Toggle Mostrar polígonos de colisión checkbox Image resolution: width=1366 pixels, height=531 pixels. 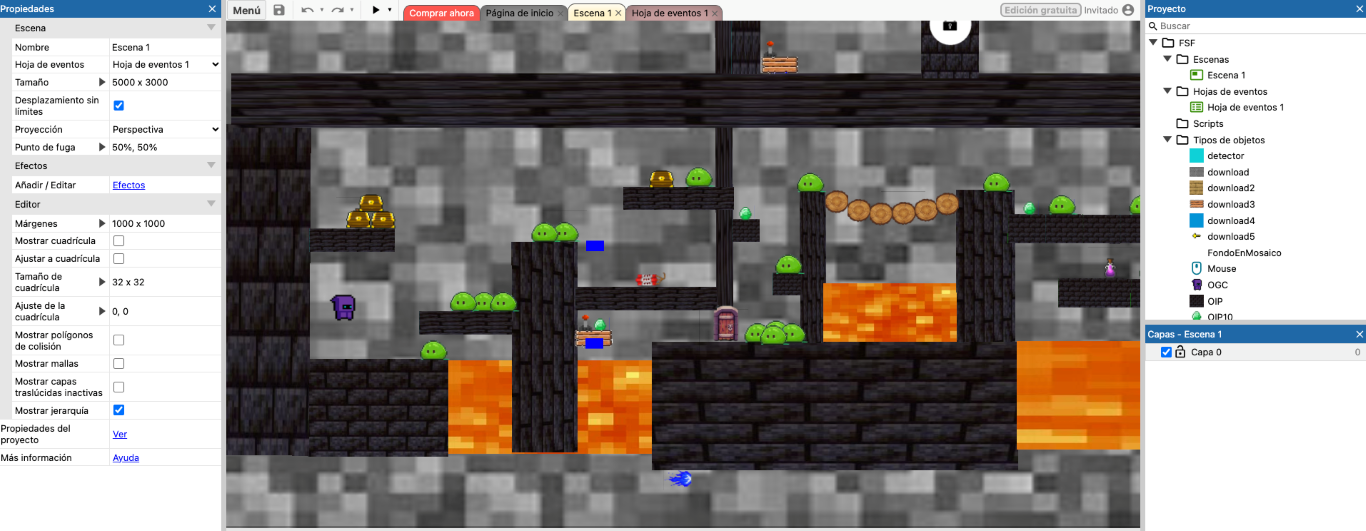119,340
